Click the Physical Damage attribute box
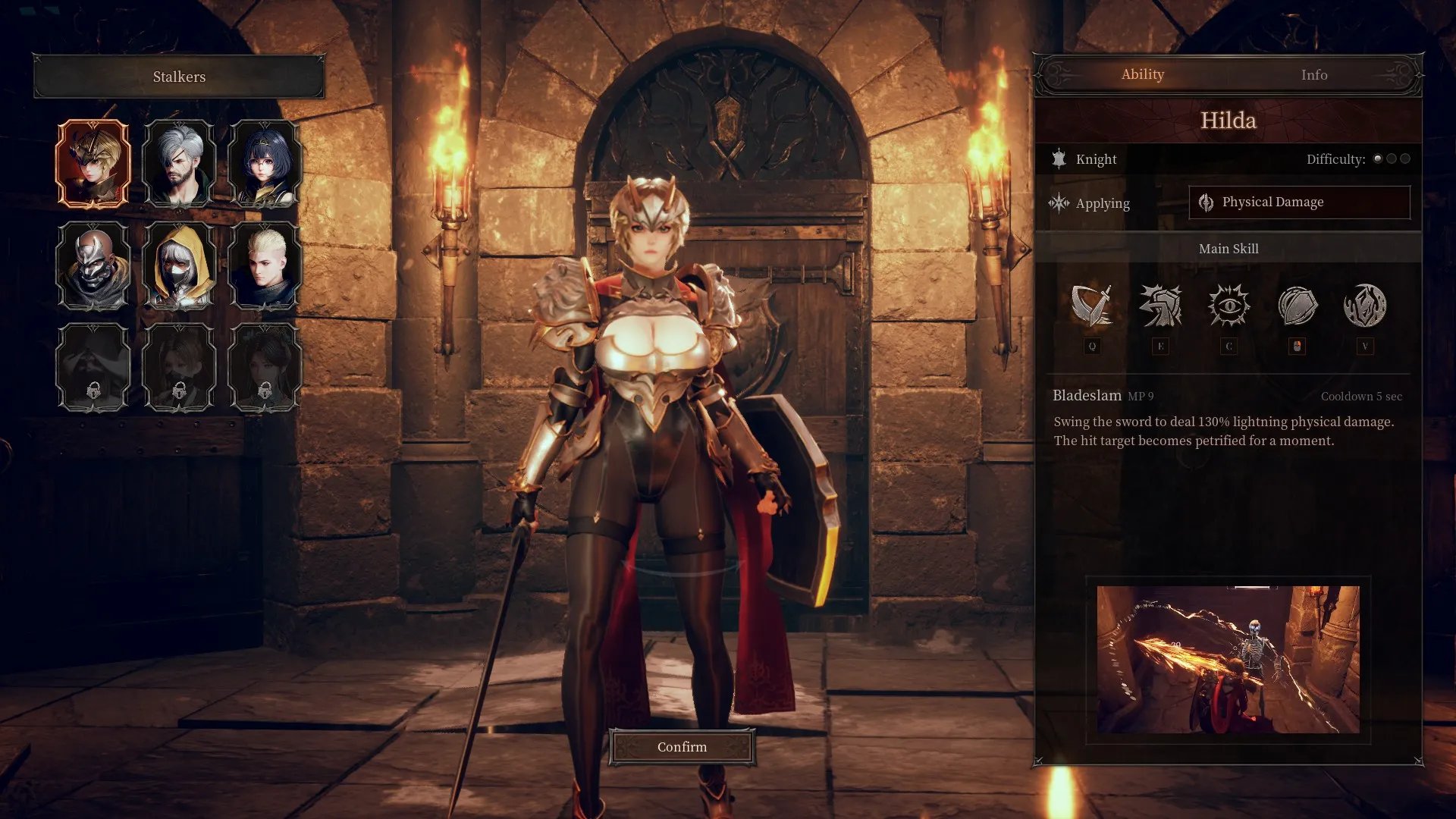The height and width of the screenshot is (819, 1456). (x=1299, y=202)
